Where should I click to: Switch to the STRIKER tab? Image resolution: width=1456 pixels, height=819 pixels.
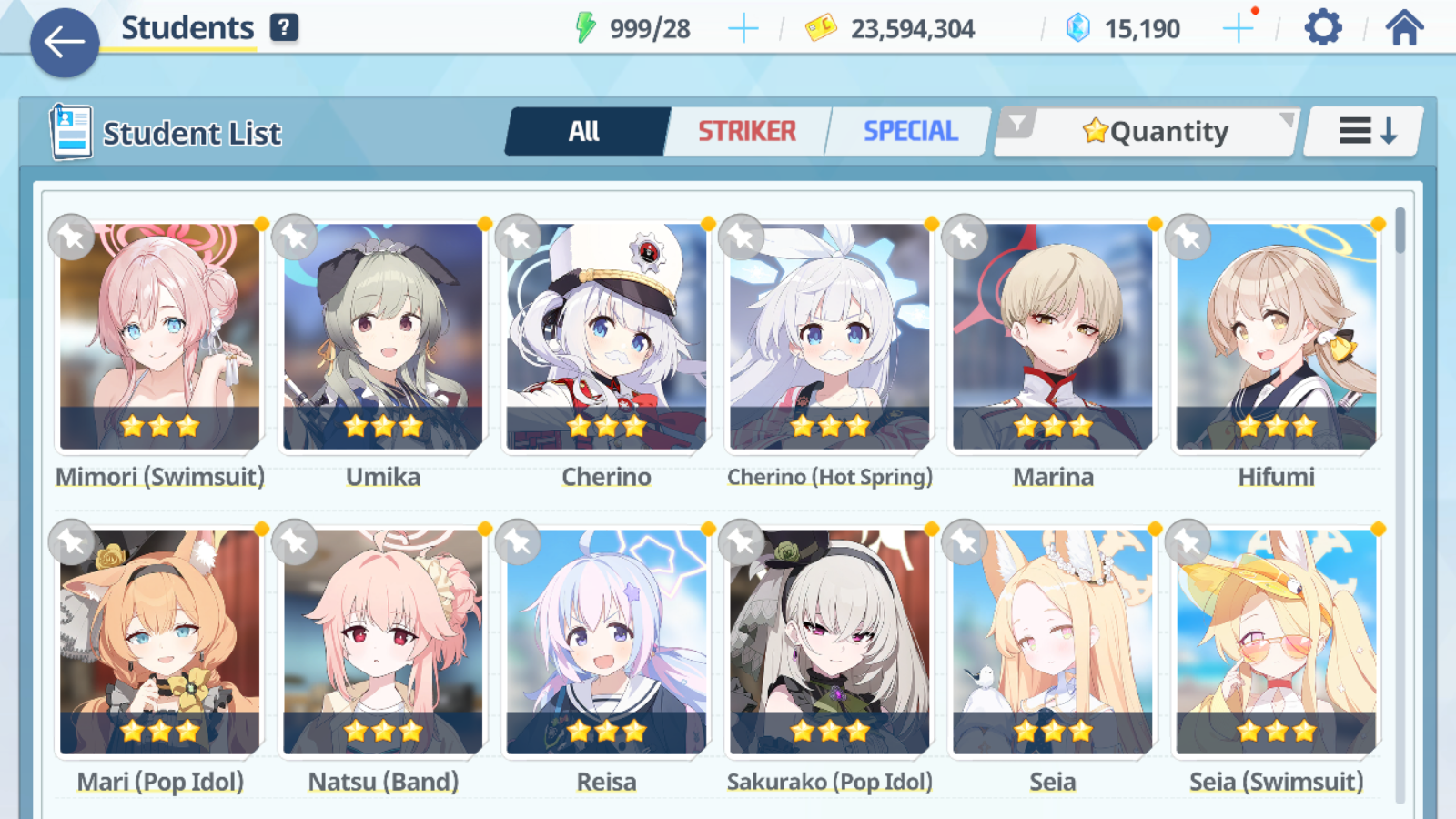coord(747,131)
